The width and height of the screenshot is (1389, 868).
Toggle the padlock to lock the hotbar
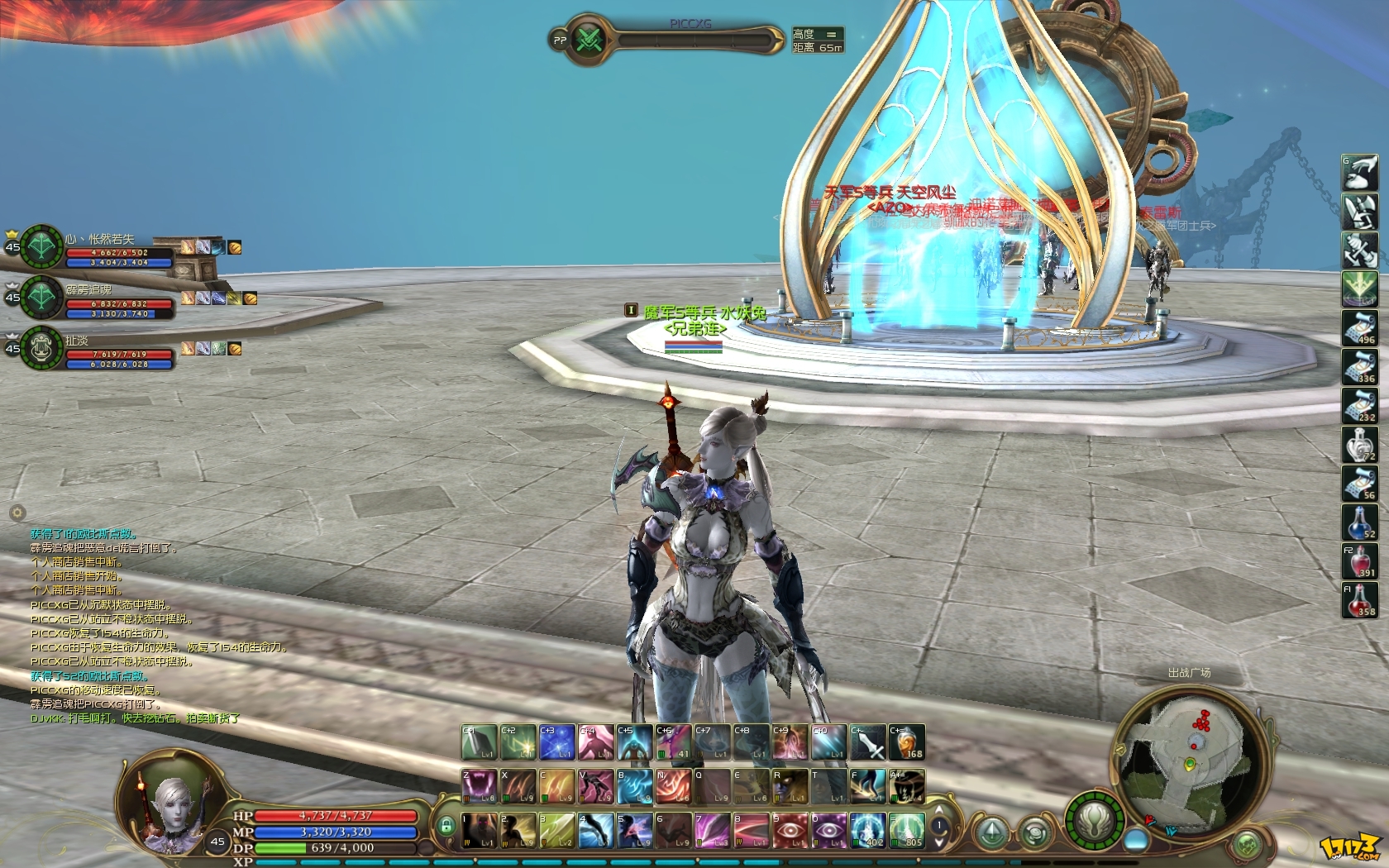tap(446, 827)
